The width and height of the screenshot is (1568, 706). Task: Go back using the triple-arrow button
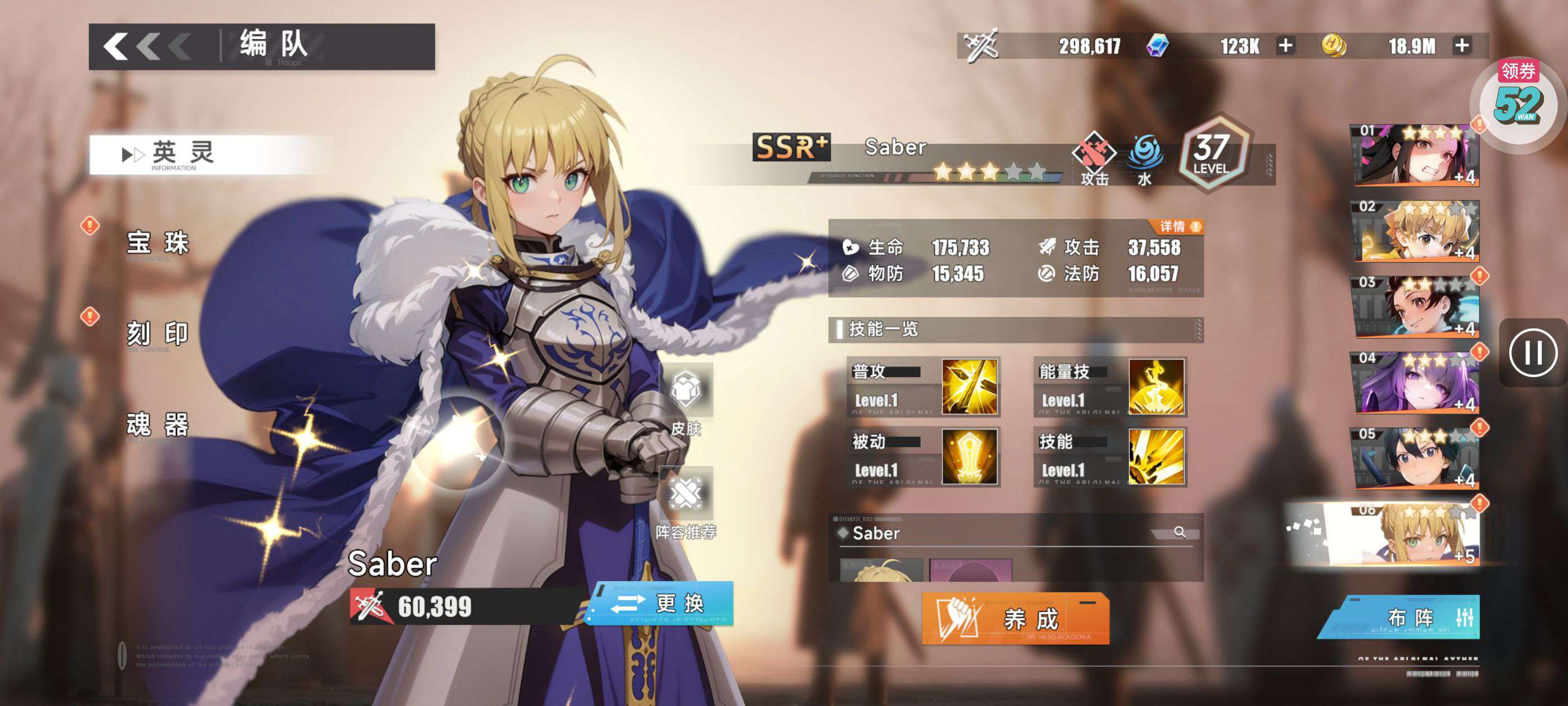point(147,47)
